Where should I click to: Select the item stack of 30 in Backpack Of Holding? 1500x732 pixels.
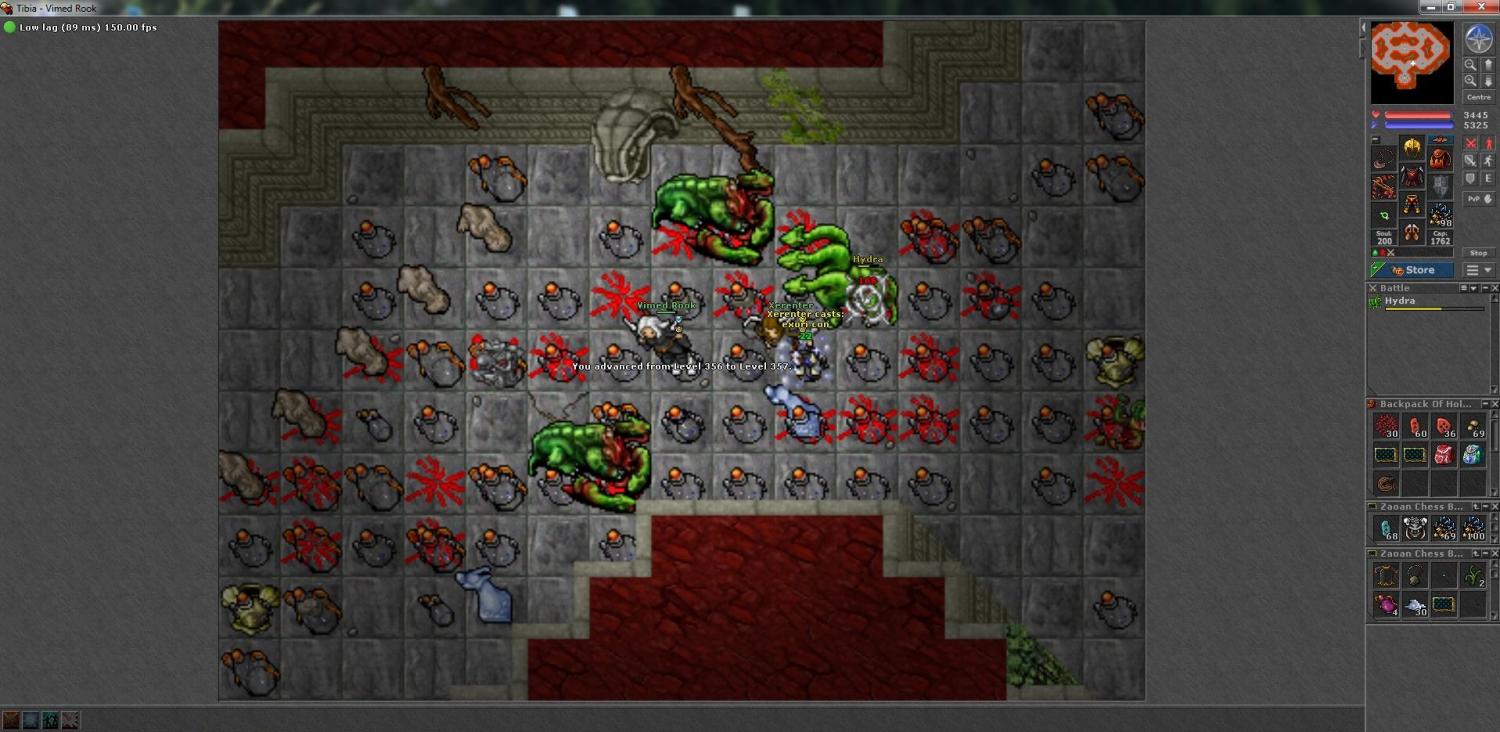pos(1385,426)
